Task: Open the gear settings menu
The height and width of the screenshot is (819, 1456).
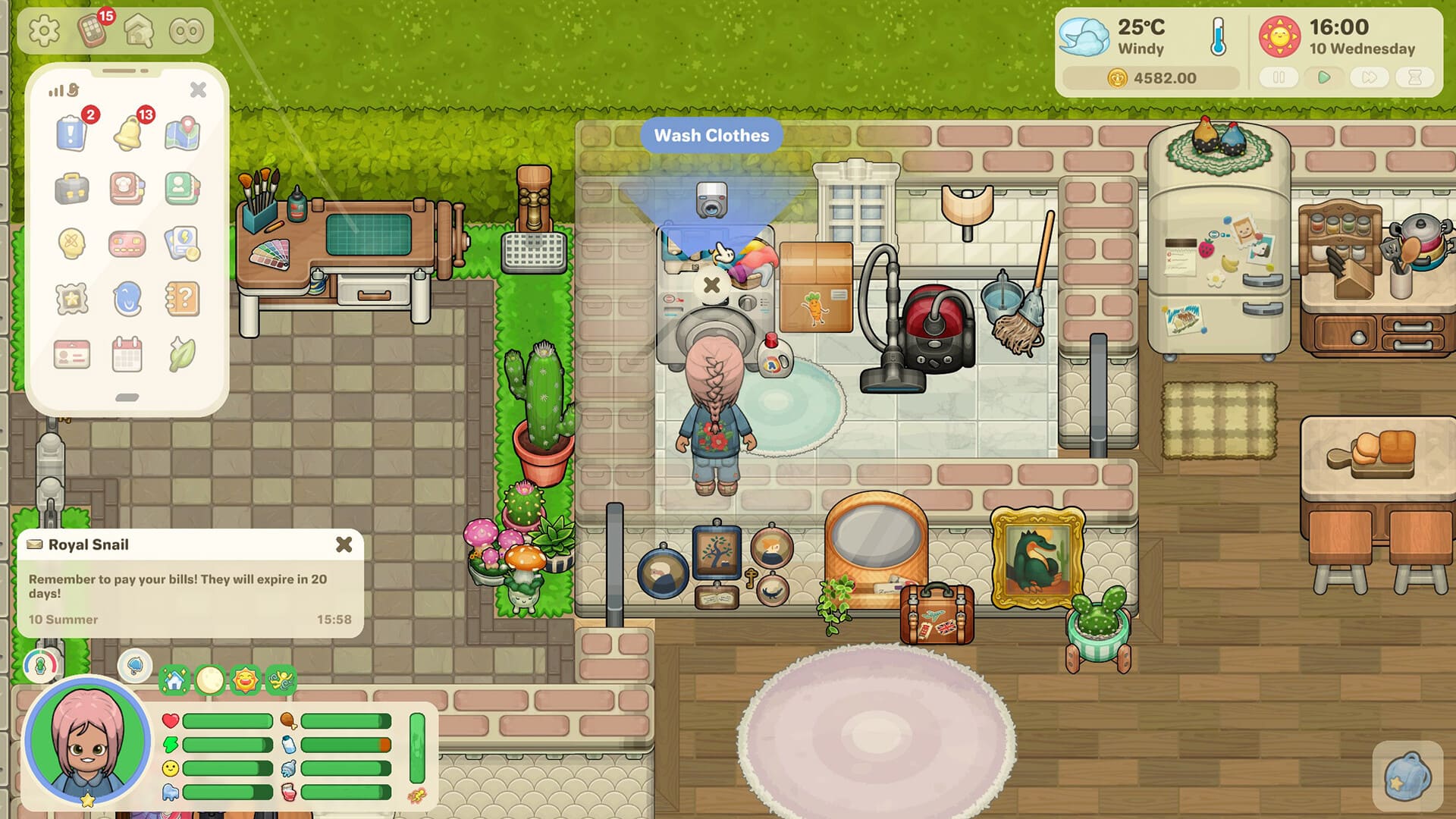Action: pyautogui.click(x=44, y=31)
